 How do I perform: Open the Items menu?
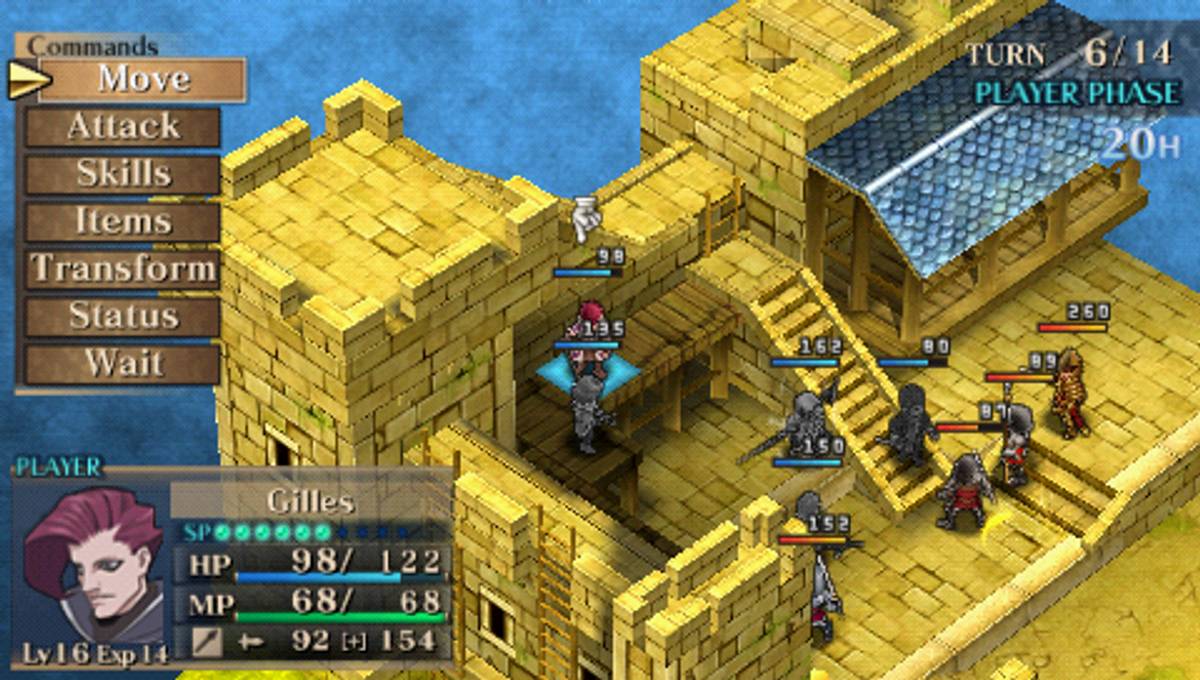pyautogui.click(x=123, y=221)
